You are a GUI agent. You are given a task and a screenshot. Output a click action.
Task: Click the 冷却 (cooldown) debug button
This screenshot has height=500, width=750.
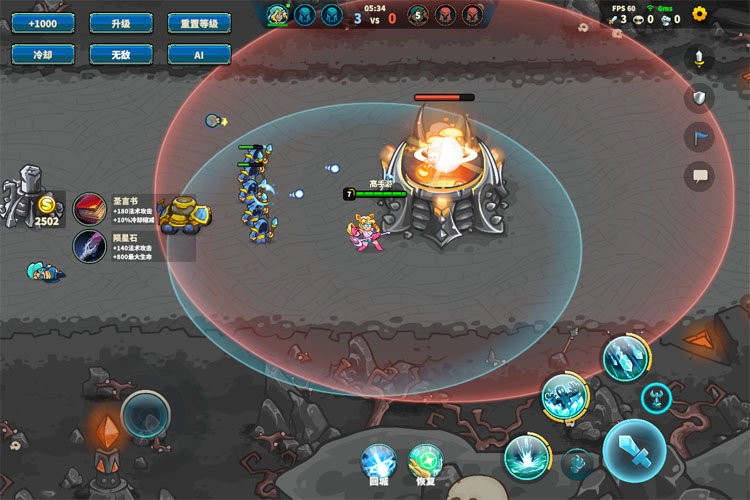coord(44,55)
